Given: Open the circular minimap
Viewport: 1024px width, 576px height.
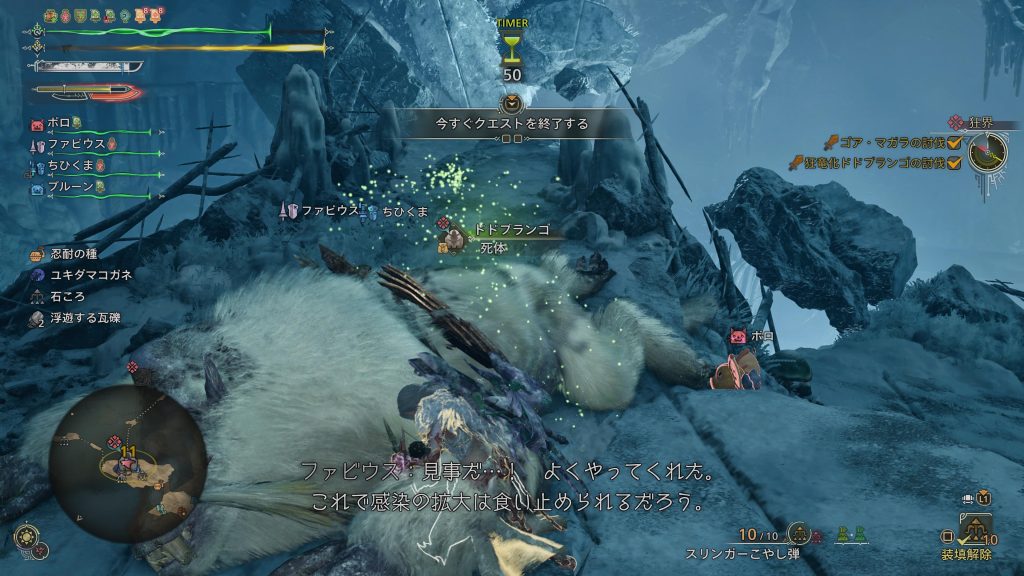Looking at the screenshot, I should pyautogui.click(x=127, y=463).
